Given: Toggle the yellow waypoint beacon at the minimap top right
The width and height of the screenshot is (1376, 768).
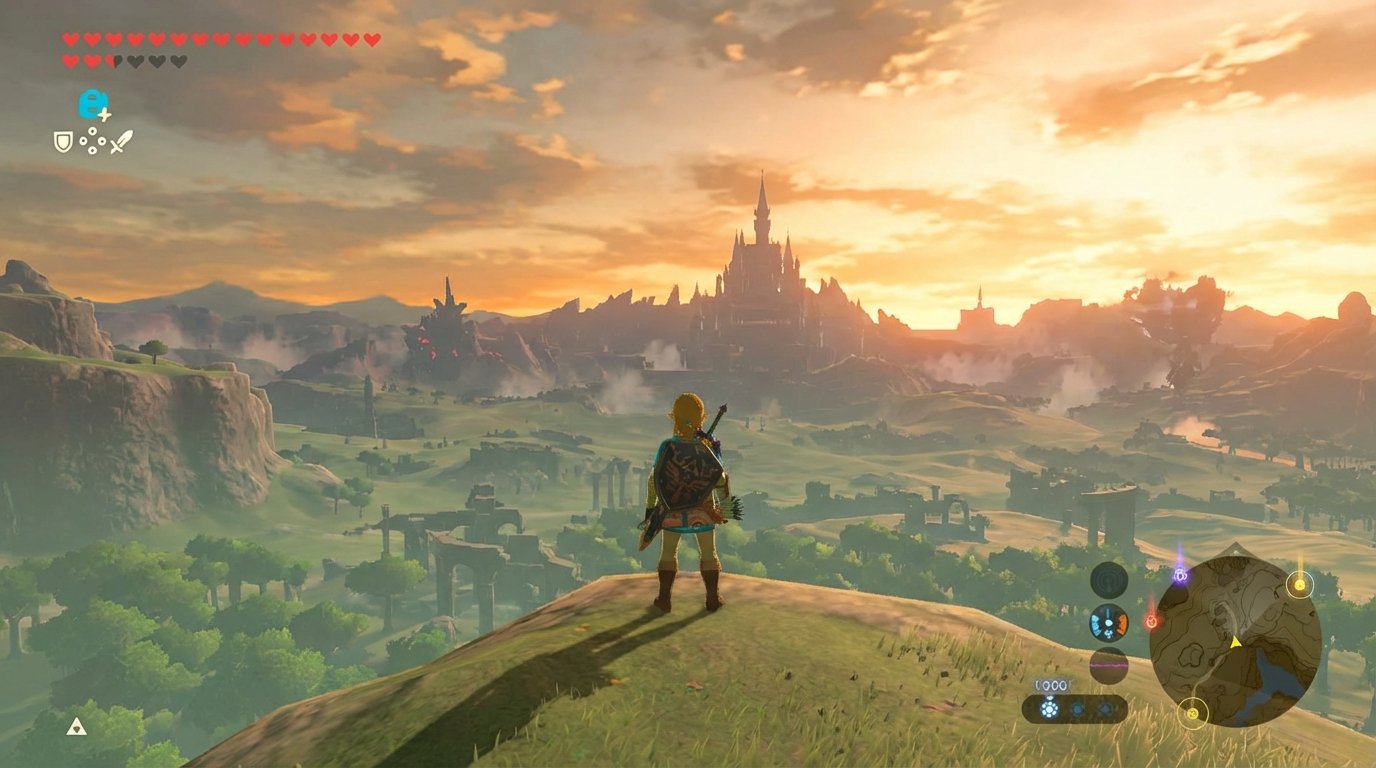Looking at the screenshot, I should [x=1300, y=585].
